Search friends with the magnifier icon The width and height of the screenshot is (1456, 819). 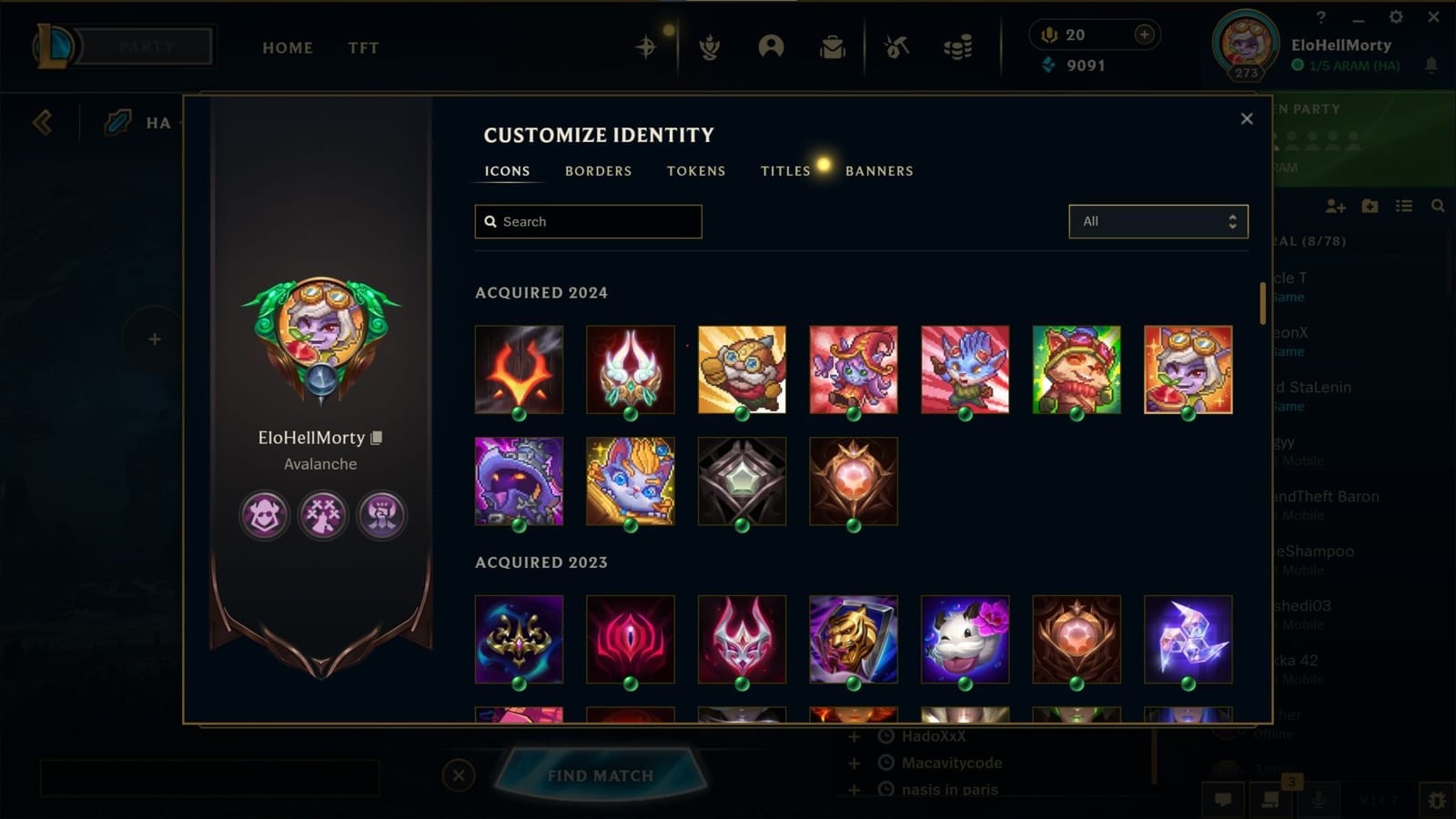point(1437,207)
